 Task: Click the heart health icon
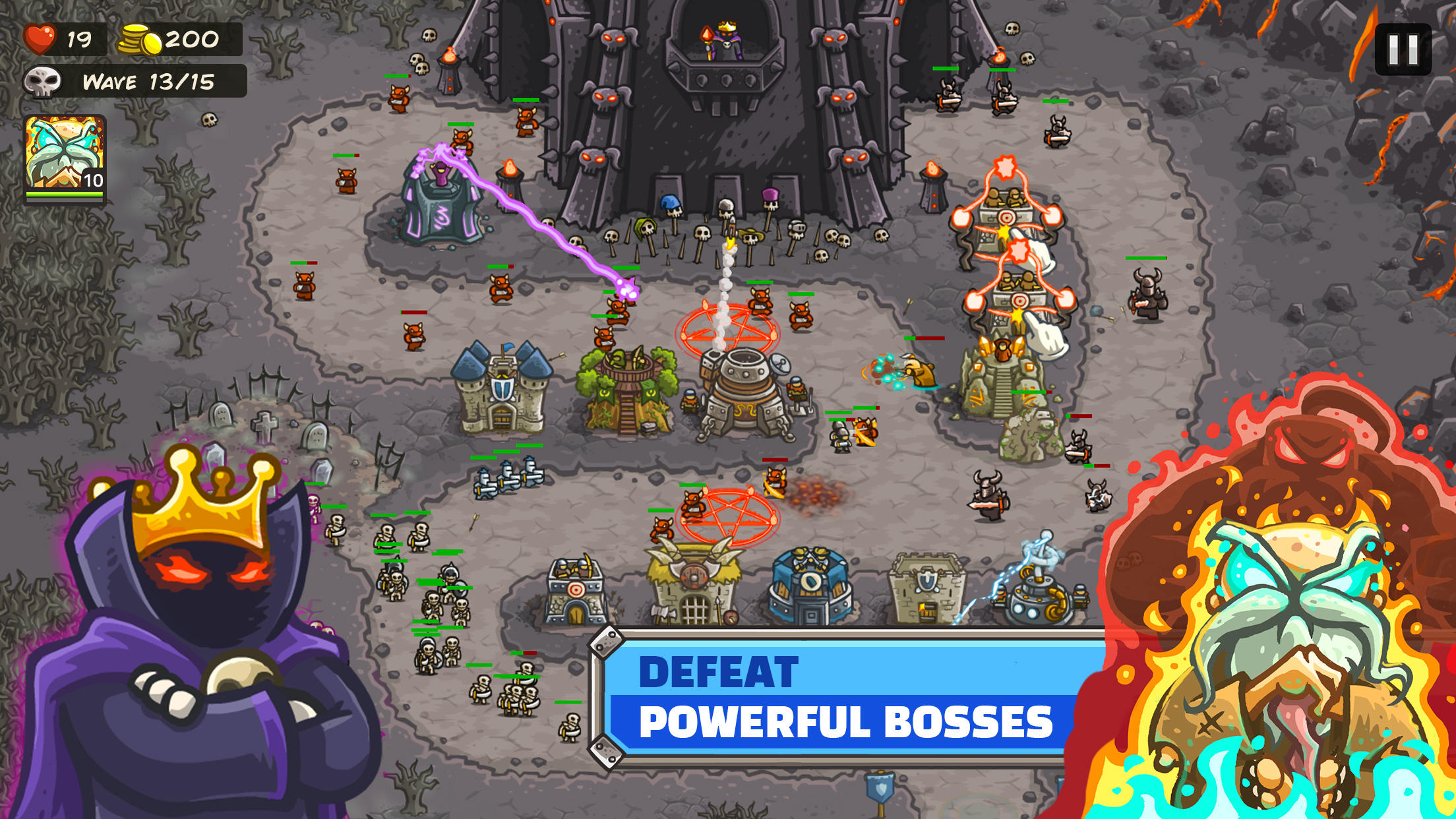tap(40, 38)
